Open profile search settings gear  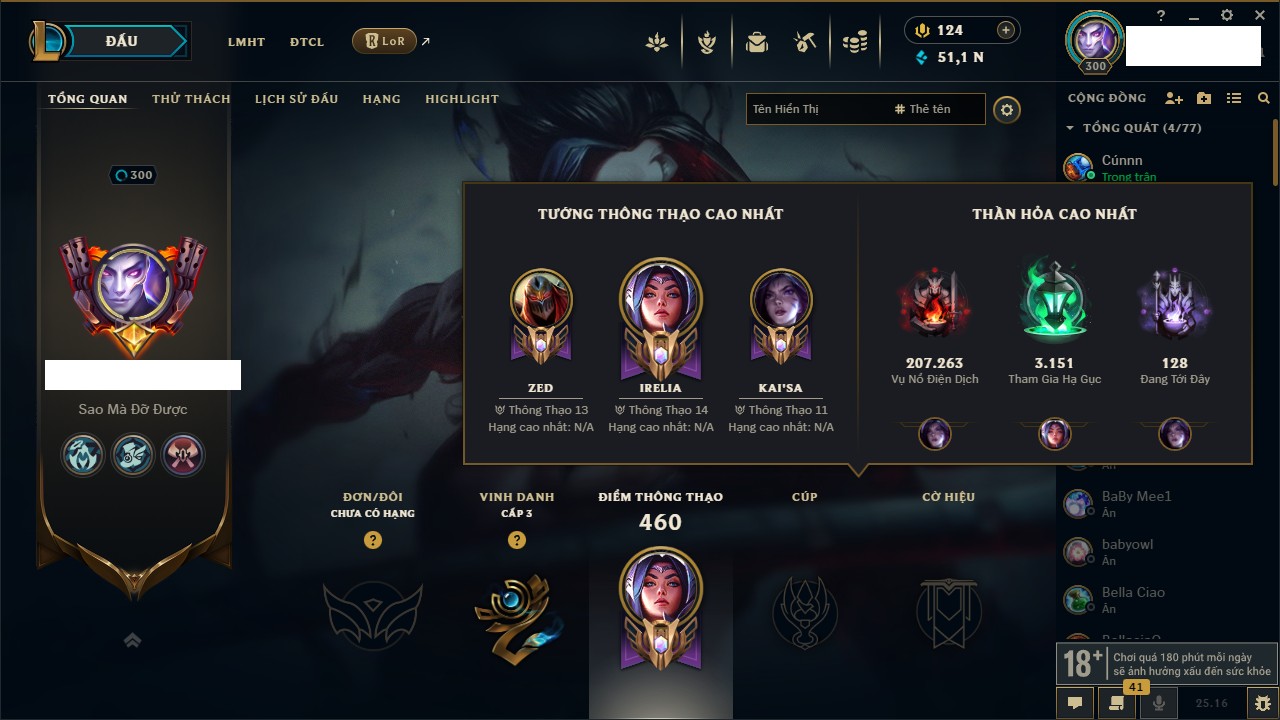[1007, 110]
